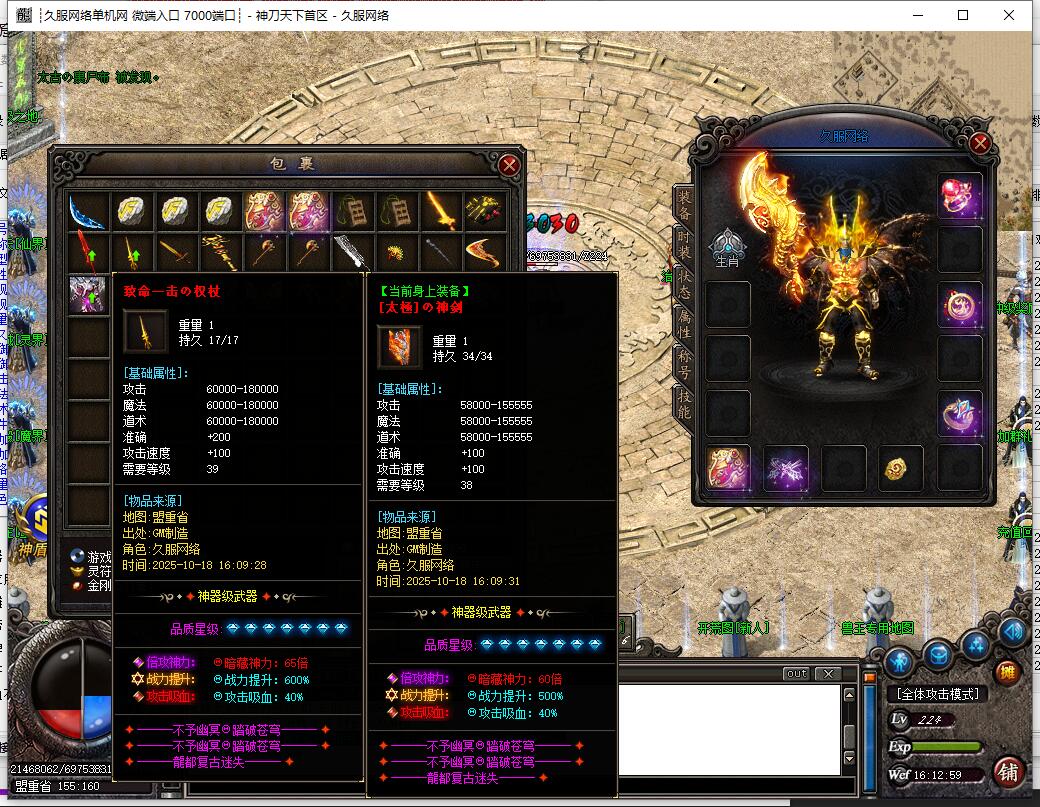The width and height of the screenshot is (1040, 807).
Task: Select the blue crescent blade in the bag
Action: [x=87, y=211]
